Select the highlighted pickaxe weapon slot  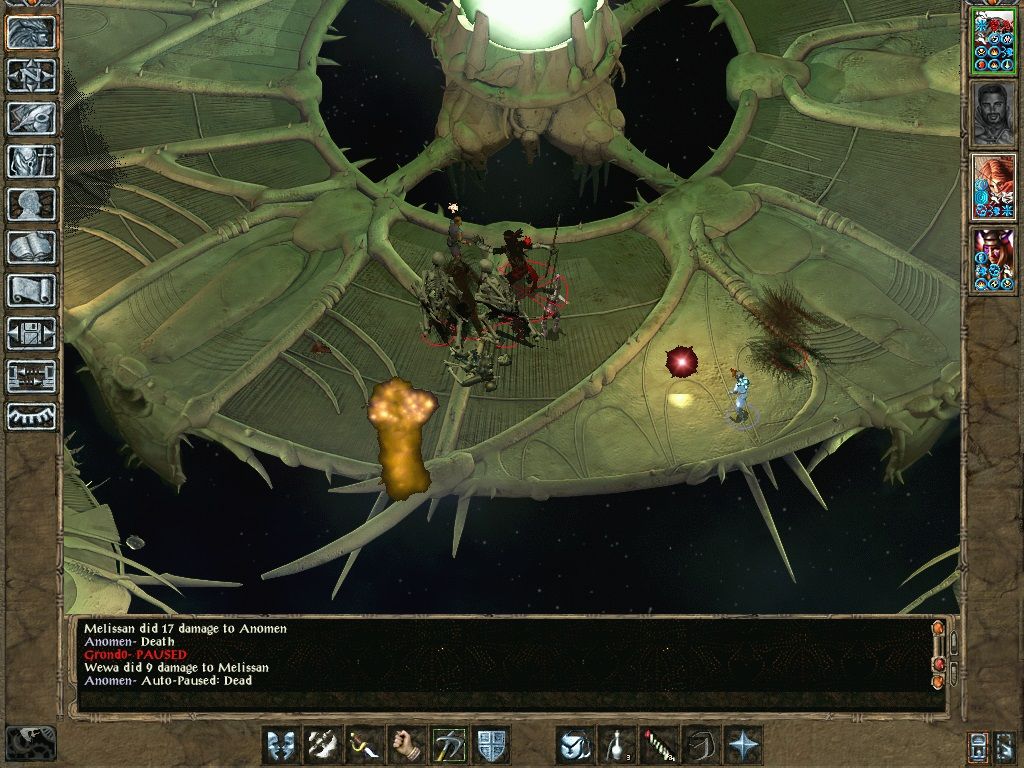449,745
